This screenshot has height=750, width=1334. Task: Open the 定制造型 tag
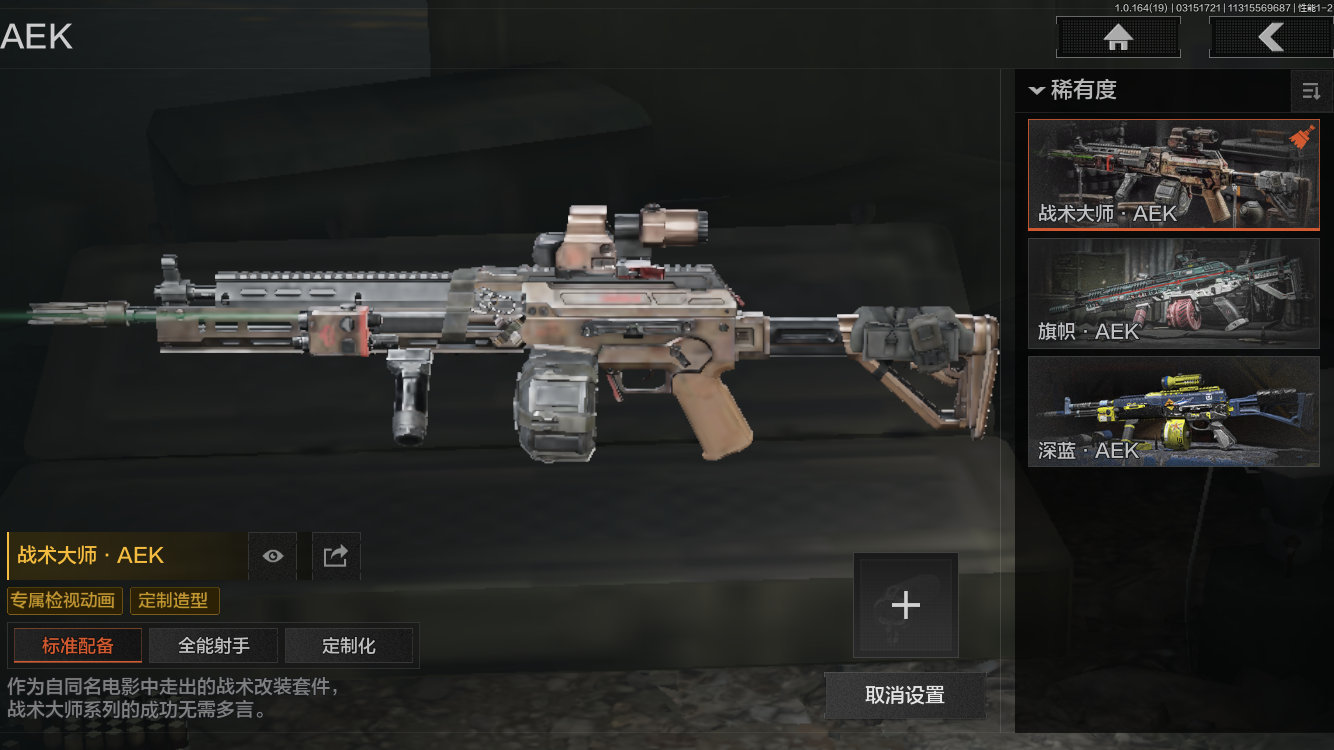tap(174, 601)
